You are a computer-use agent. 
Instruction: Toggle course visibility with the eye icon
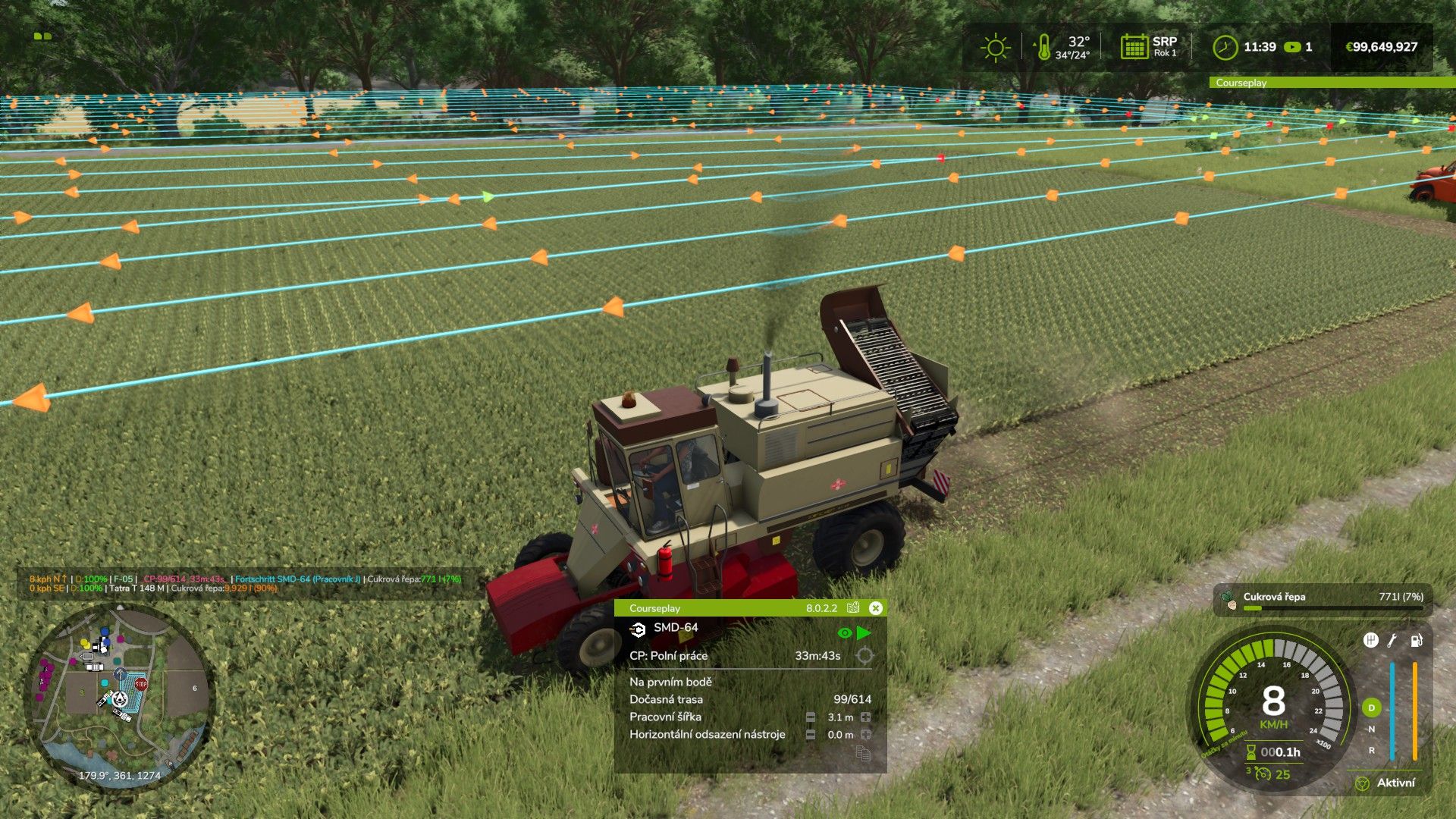click(845, 632)
